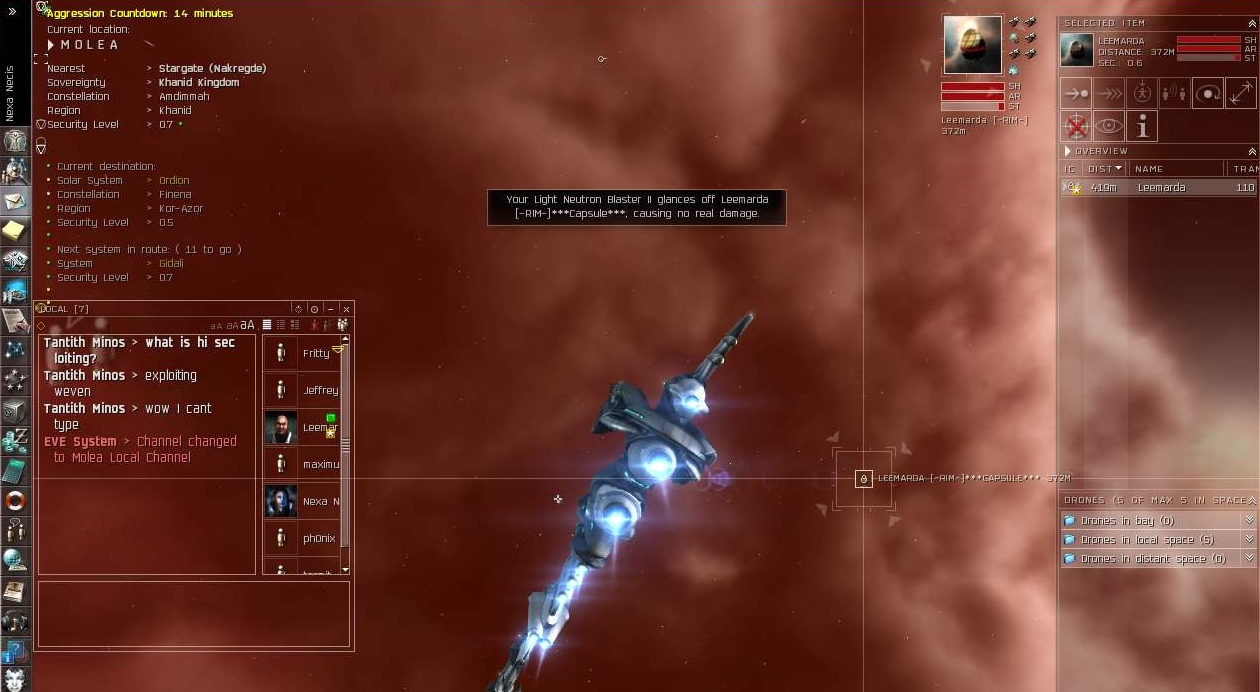
Task: Unlock target with the red crosshair button
Action: point(1076,127)
